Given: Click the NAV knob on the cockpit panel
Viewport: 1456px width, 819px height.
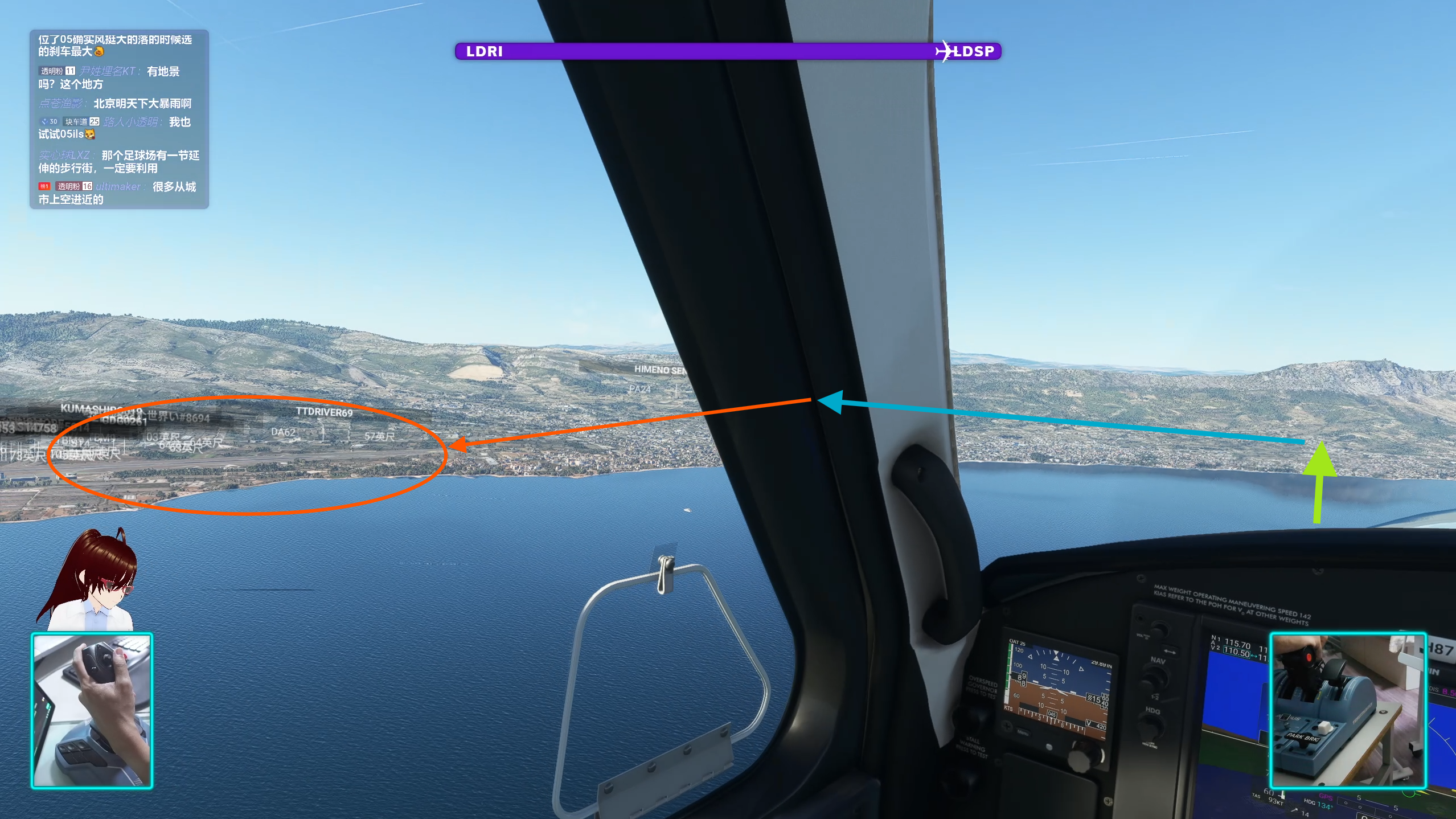Looking at the screenshot, I should click(x=1155, y=678).
